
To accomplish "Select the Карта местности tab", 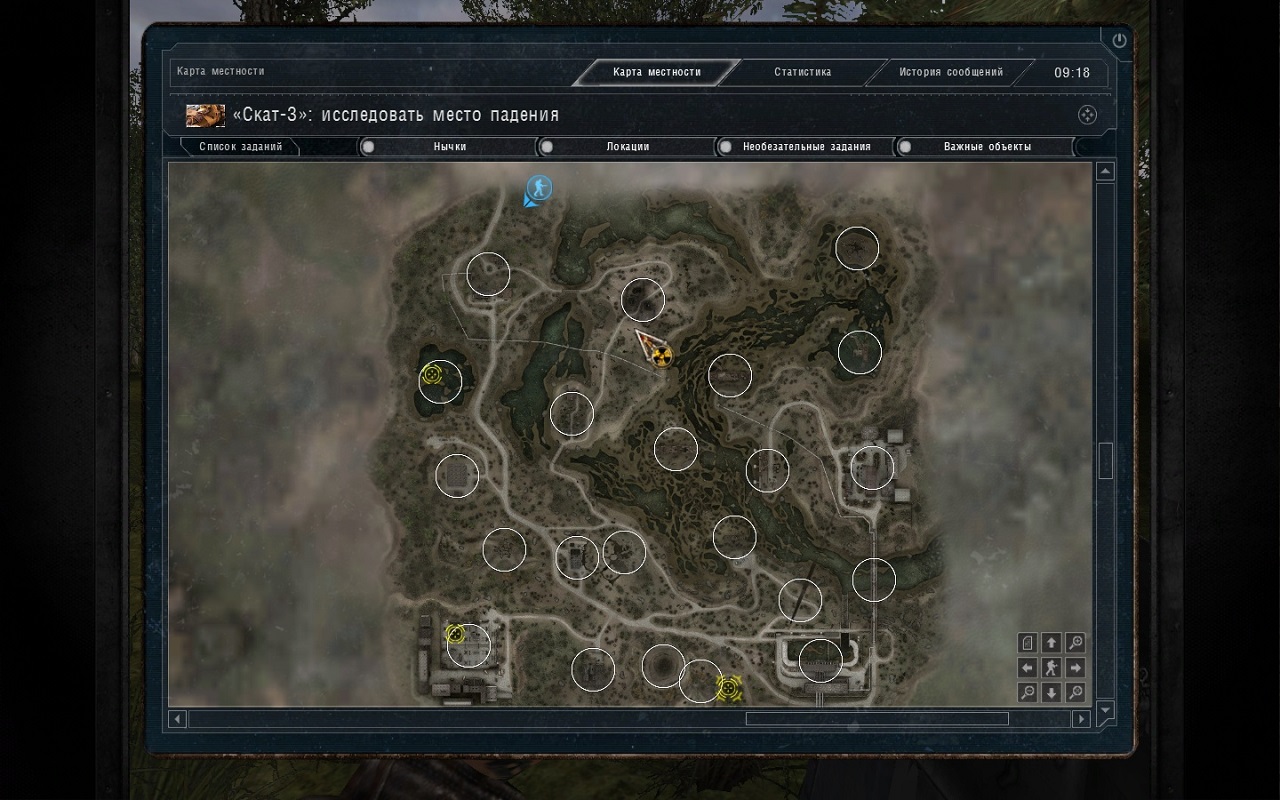I will [657, 72].
